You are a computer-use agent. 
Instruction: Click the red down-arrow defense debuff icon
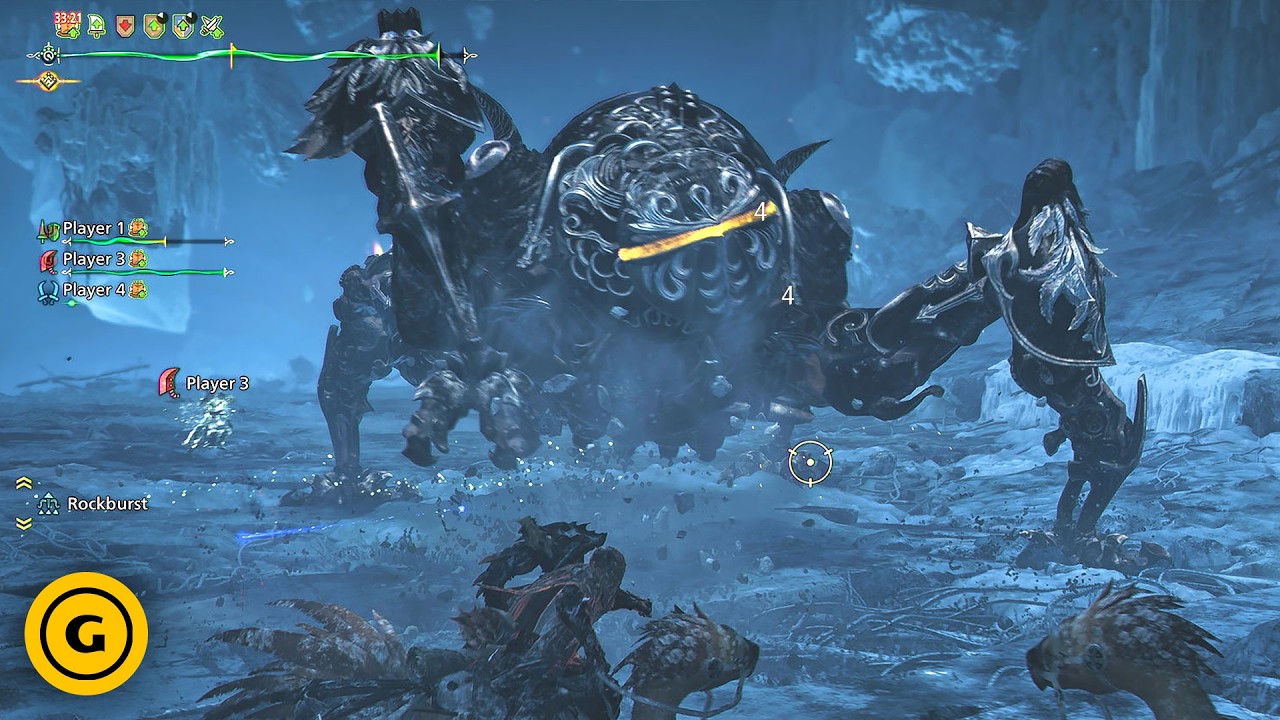tap(125, 26)
